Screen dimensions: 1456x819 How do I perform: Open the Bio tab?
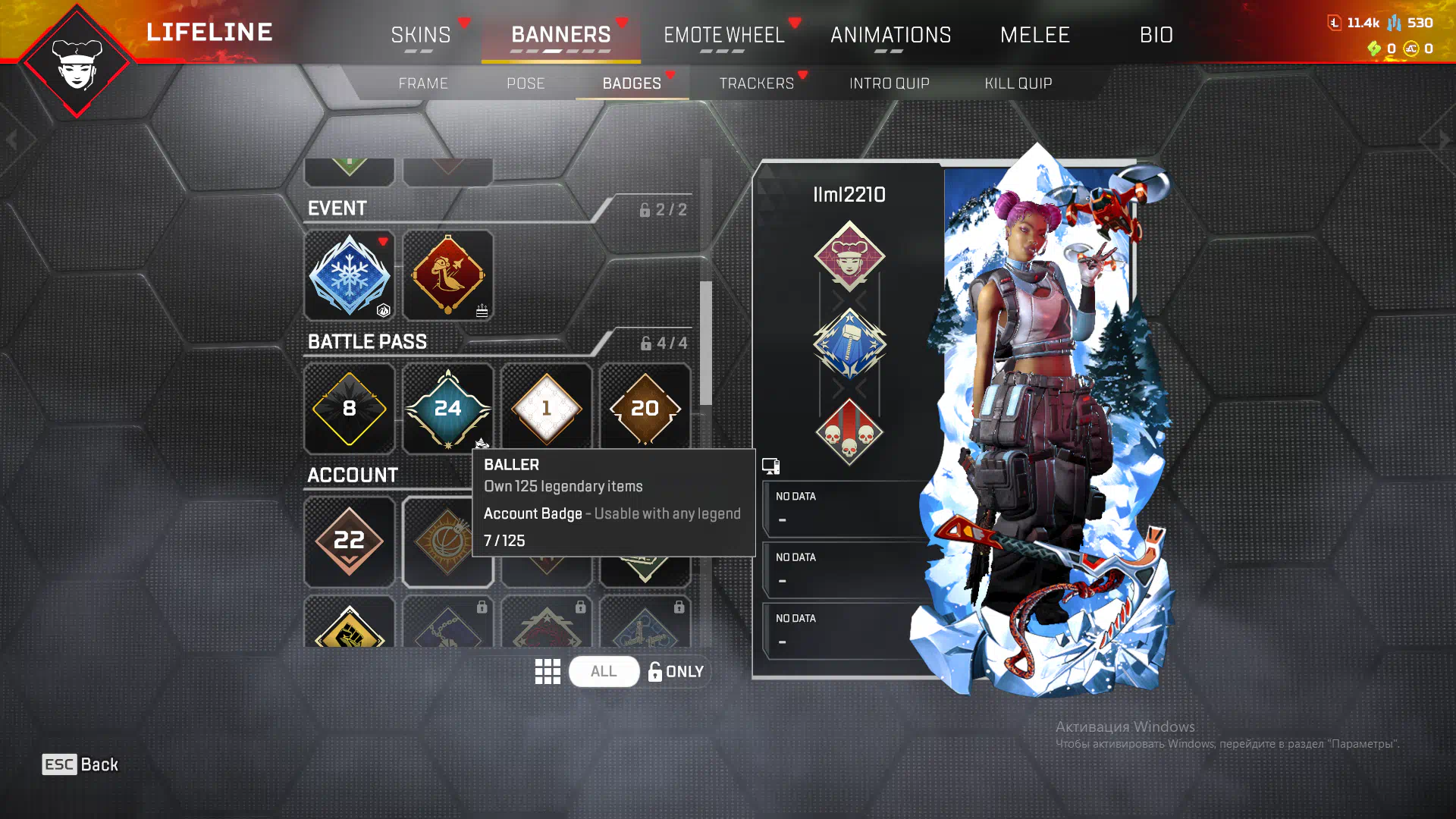[x=1156, y=35]
